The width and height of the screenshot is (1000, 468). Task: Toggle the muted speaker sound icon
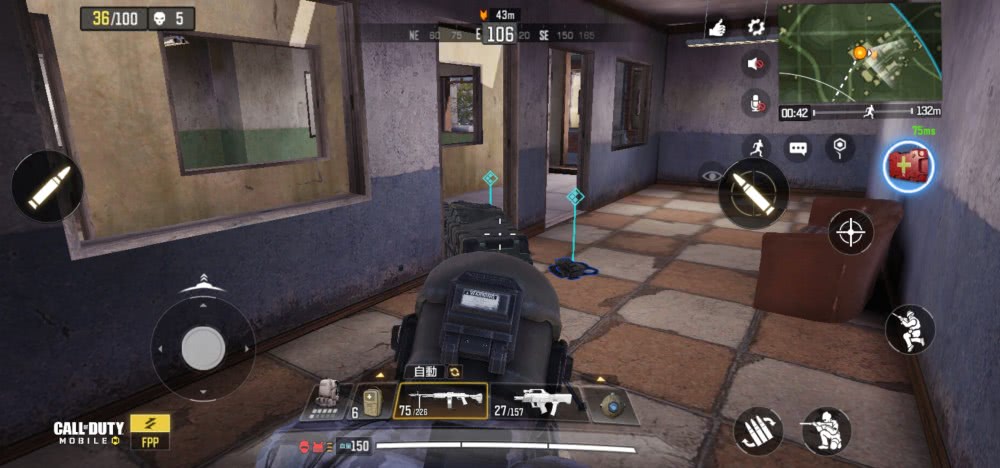(756, 64)
